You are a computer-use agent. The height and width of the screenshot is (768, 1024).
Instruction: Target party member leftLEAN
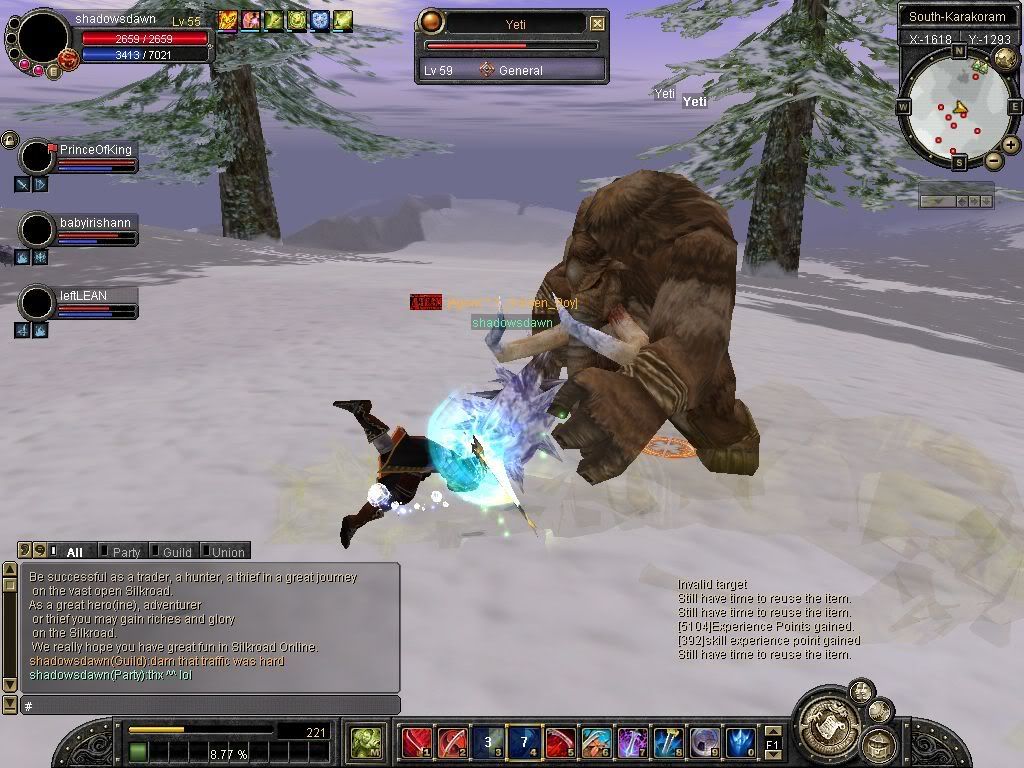click(83, 296)
